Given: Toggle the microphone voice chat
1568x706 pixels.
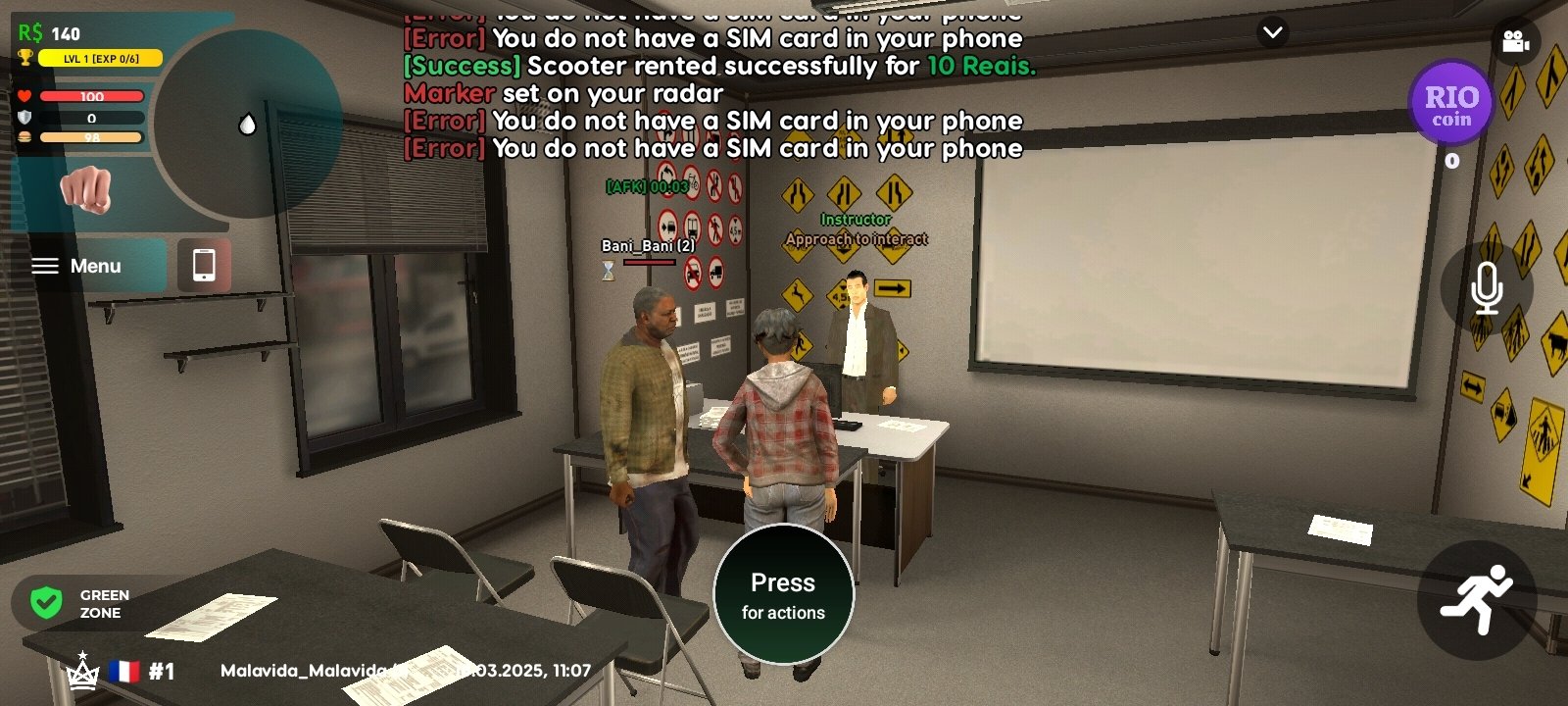Looking at the screenshot, I should (x=1486, y=288).
